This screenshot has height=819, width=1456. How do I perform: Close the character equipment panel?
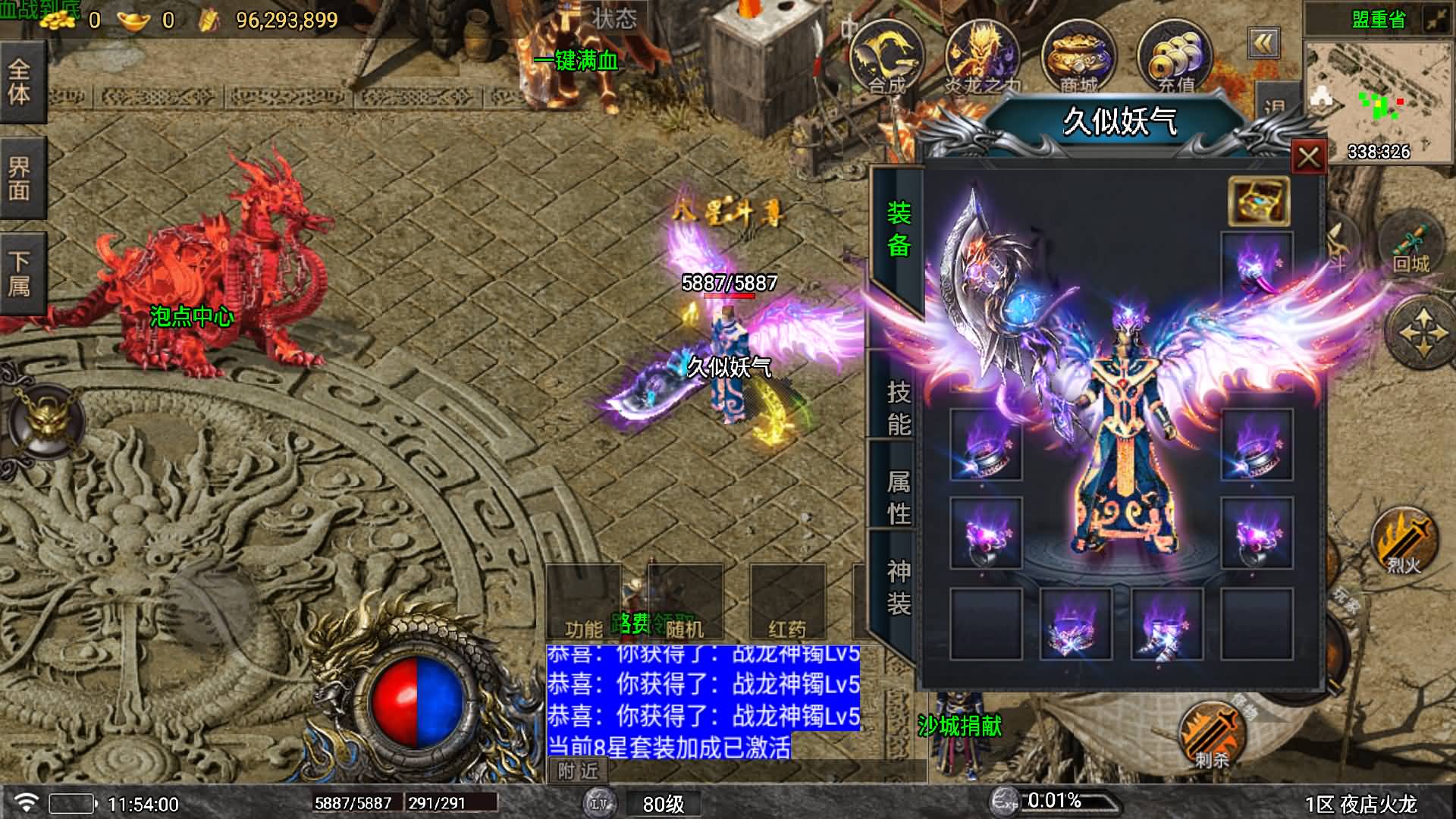tap(1308, 158)
